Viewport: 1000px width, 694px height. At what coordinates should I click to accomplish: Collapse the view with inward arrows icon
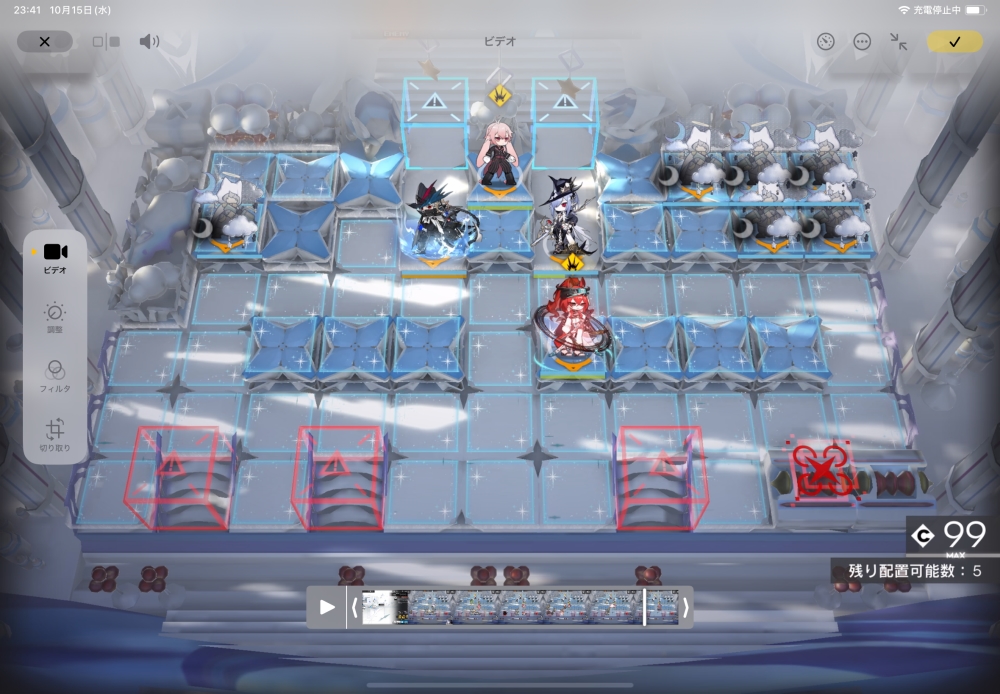tap(899, 42)
